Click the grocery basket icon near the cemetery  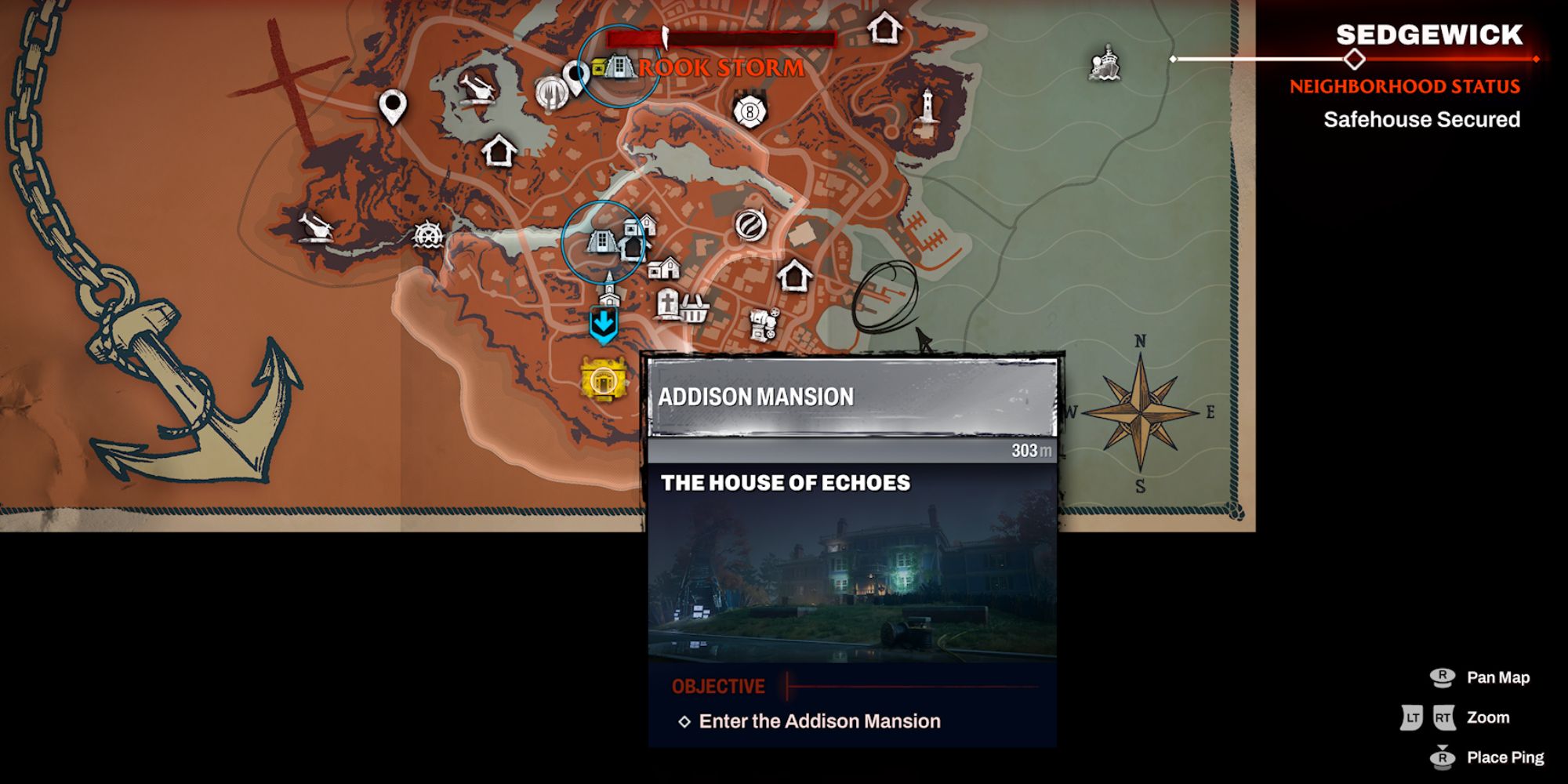tap(695, 310)
